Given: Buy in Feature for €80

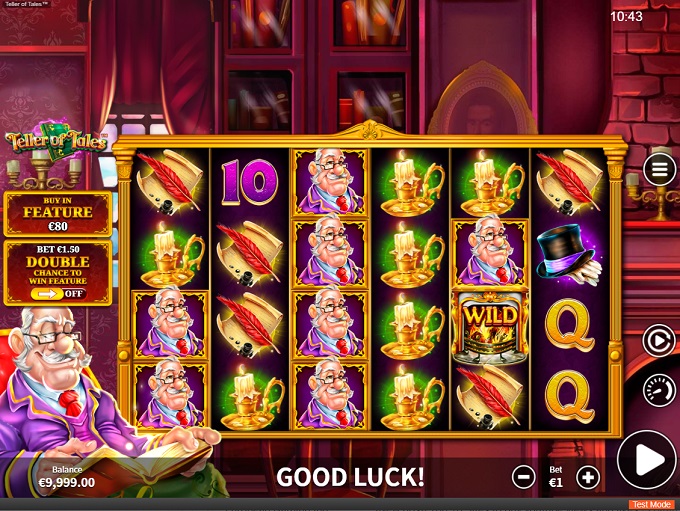Looking at the screenshot, I should pos(58,214).
